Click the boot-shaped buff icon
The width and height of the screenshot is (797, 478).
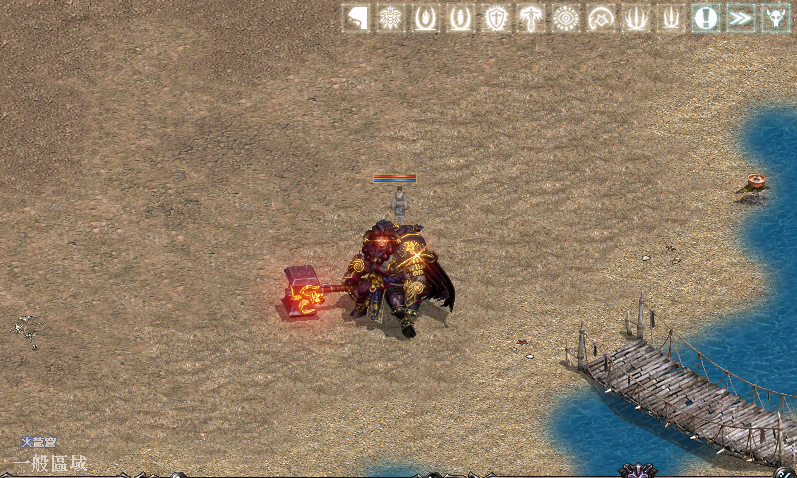pyautogui.click(x=356, y=18)
